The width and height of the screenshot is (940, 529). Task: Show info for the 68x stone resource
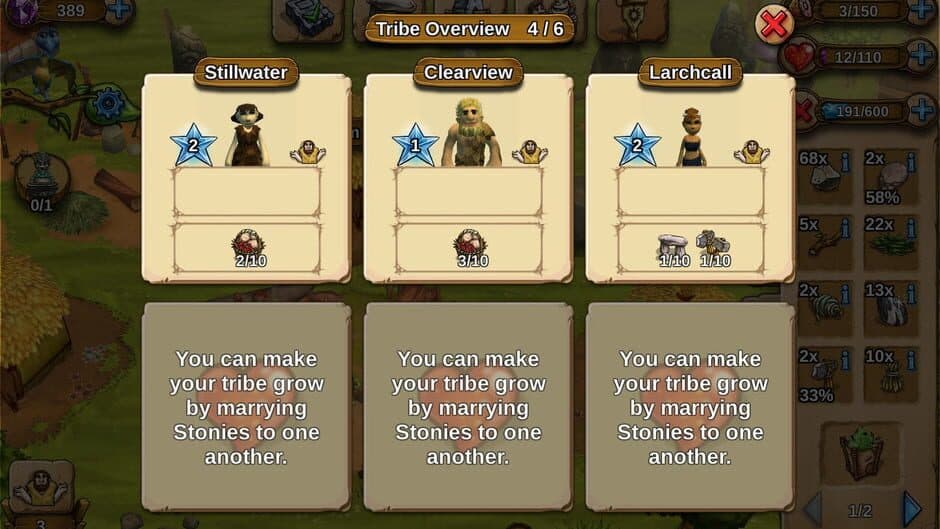846,160
